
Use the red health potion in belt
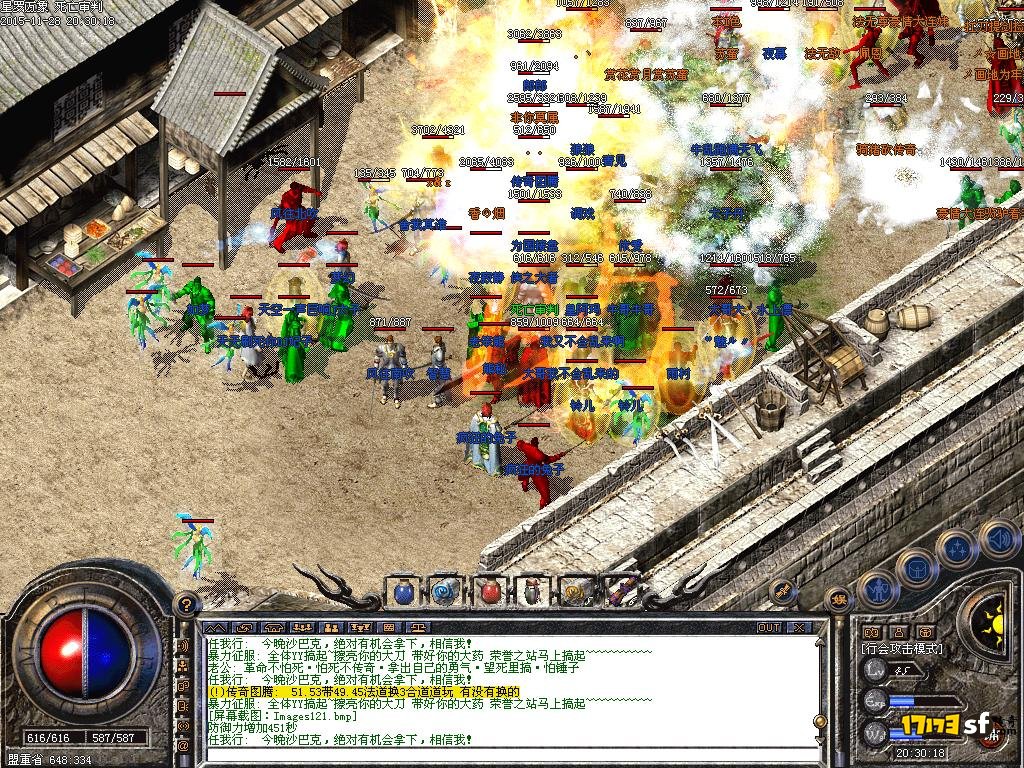489,591
